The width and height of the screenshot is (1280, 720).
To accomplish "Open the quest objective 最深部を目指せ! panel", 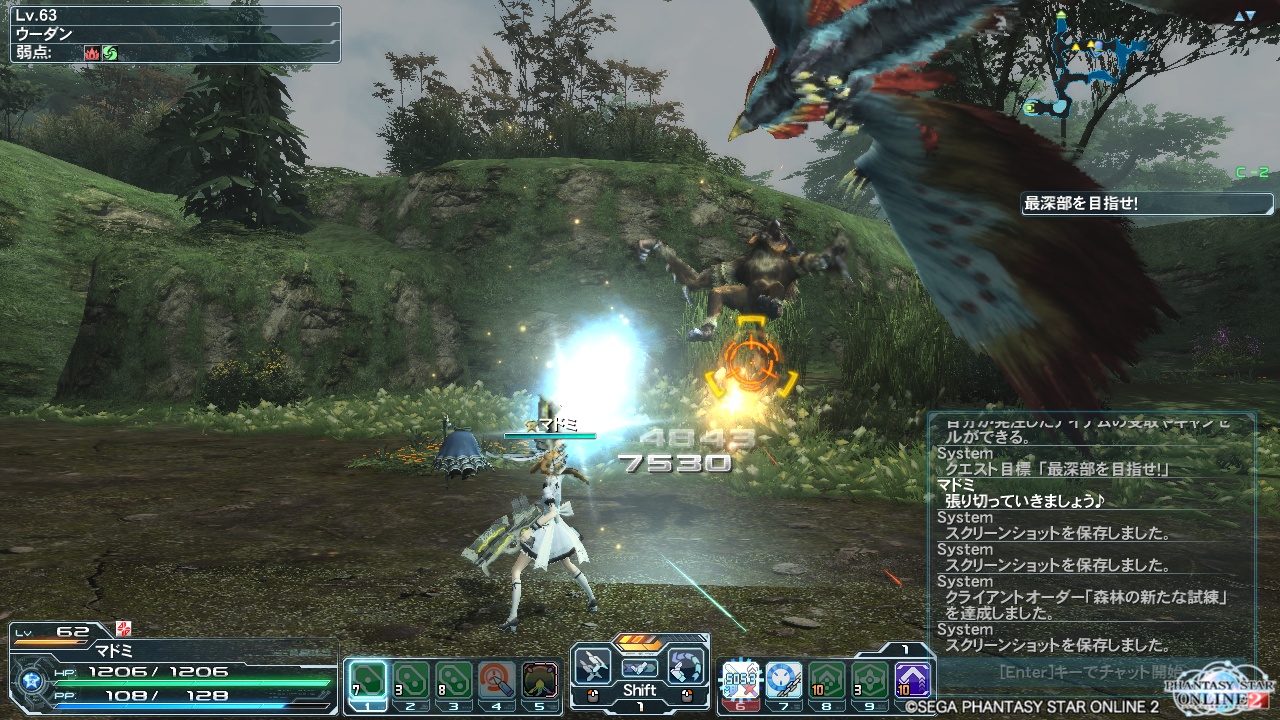I will [x=1133, y=204].
